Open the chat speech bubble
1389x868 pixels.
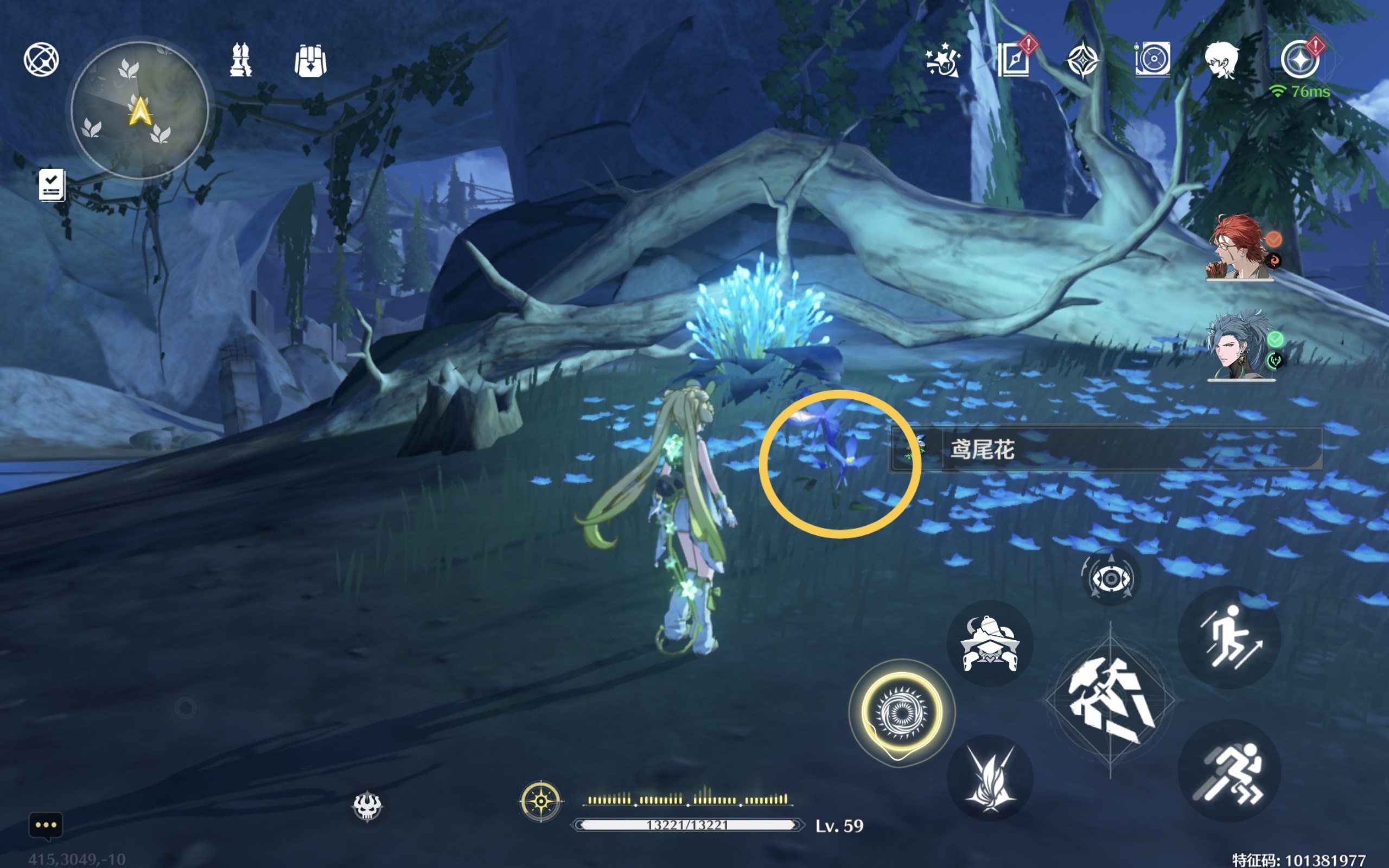pyautogui.click(x=46, y=825)
